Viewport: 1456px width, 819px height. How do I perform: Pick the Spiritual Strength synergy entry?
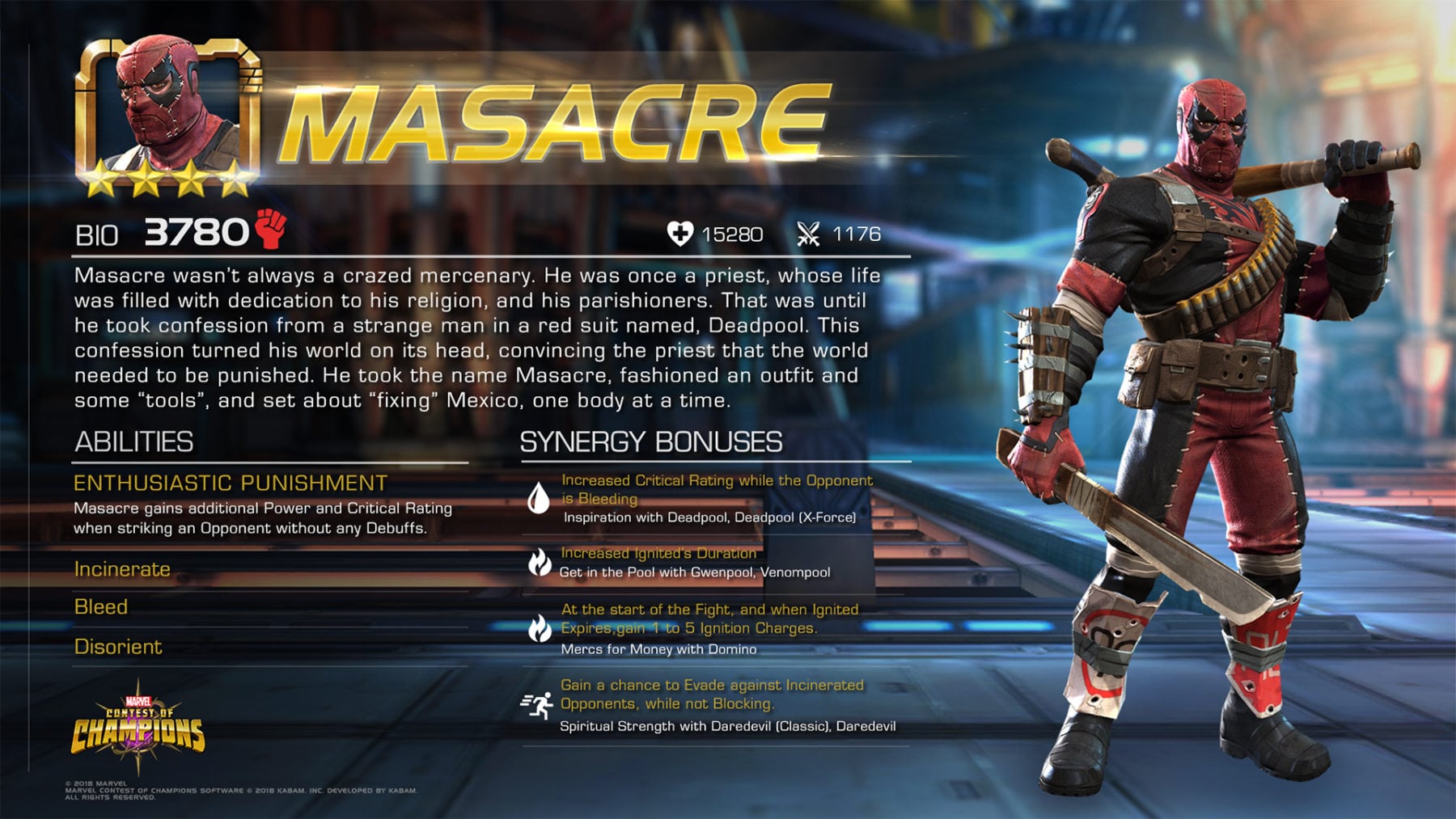tap(727, 726)
